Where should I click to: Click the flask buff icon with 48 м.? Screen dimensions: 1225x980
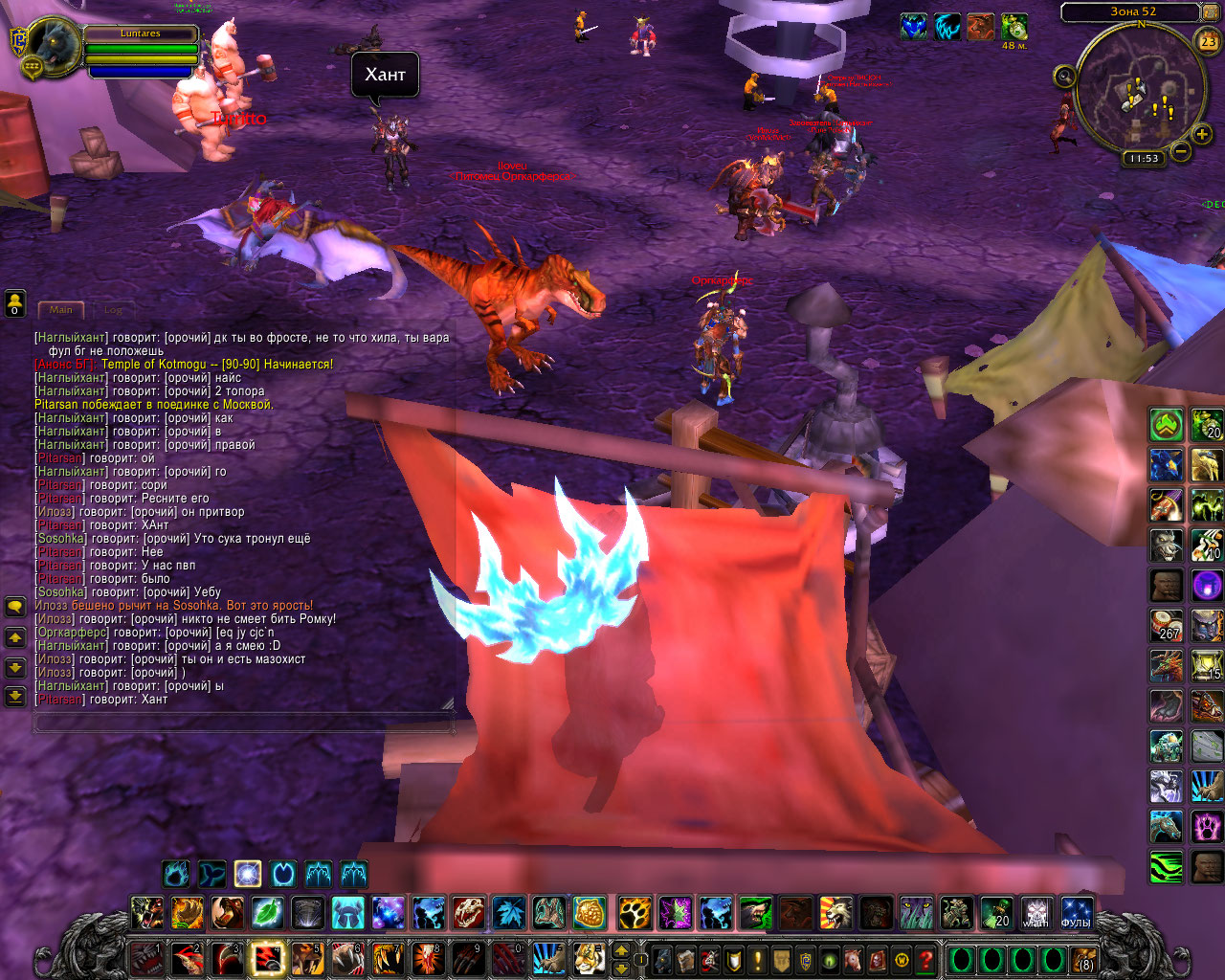[1014, 27]
